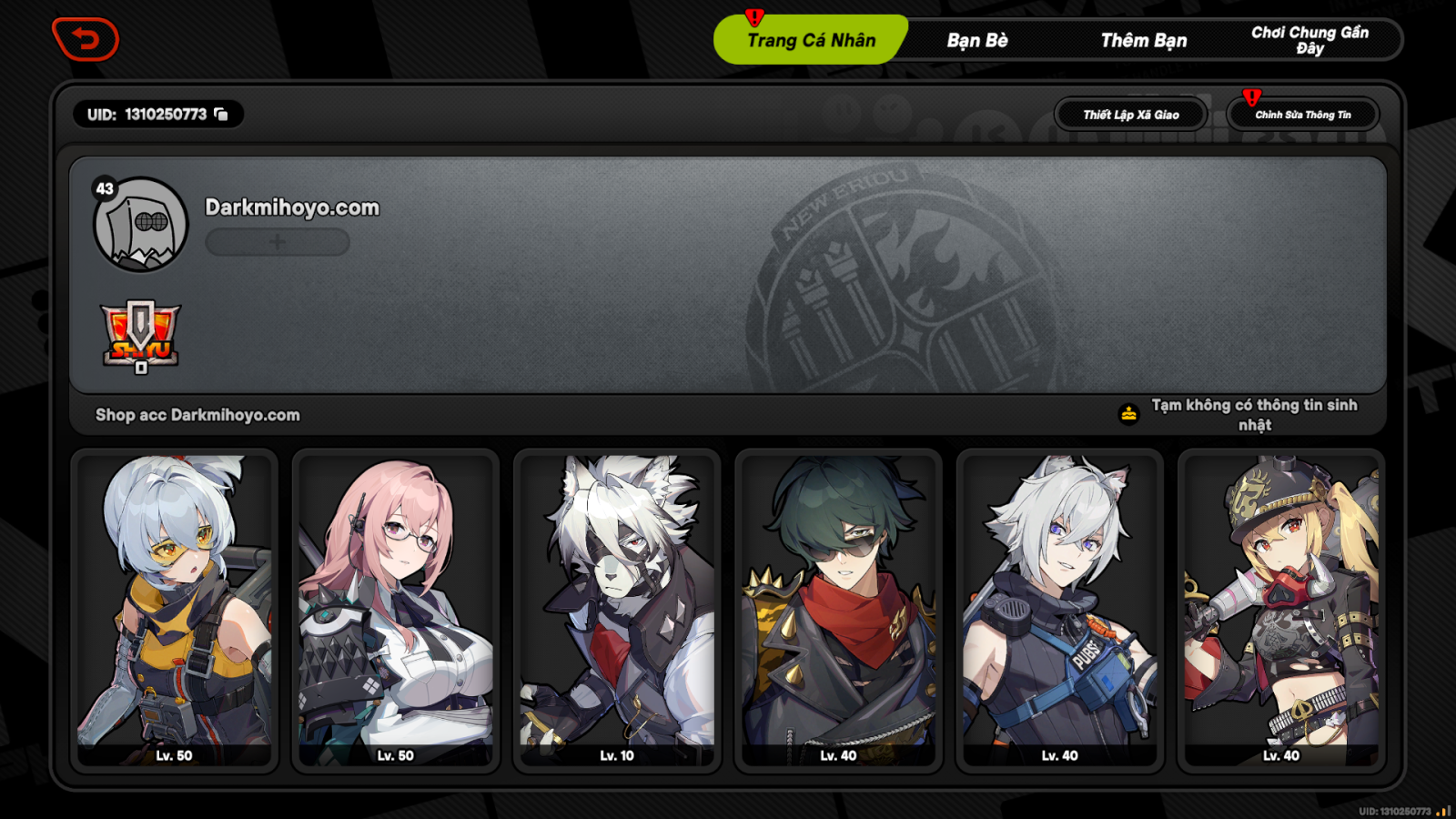Choose the blonde agent wearing a helmet
Viewport: 1456px width, 819px height.
tap(1281, 610)
